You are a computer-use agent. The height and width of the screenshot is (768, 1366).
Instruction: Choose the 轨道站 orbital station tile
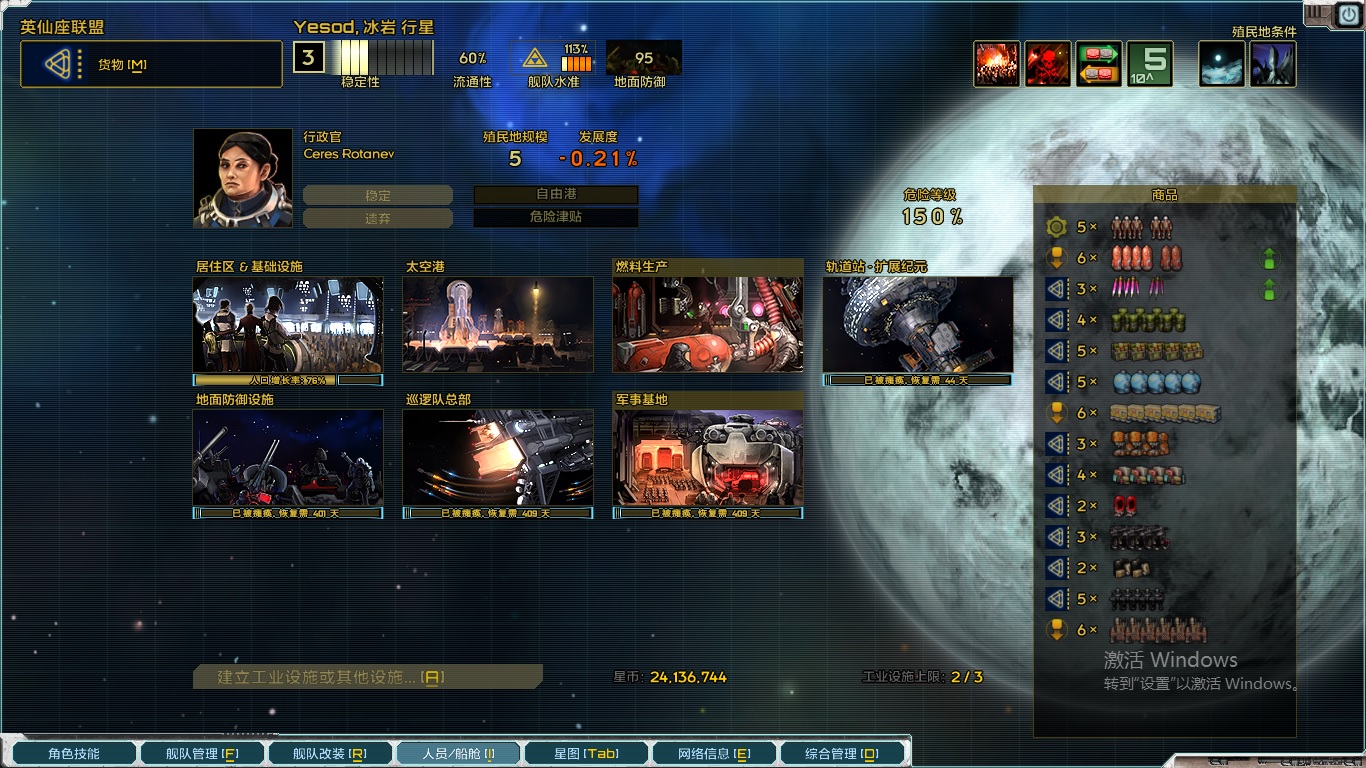[x=918, y=324]
